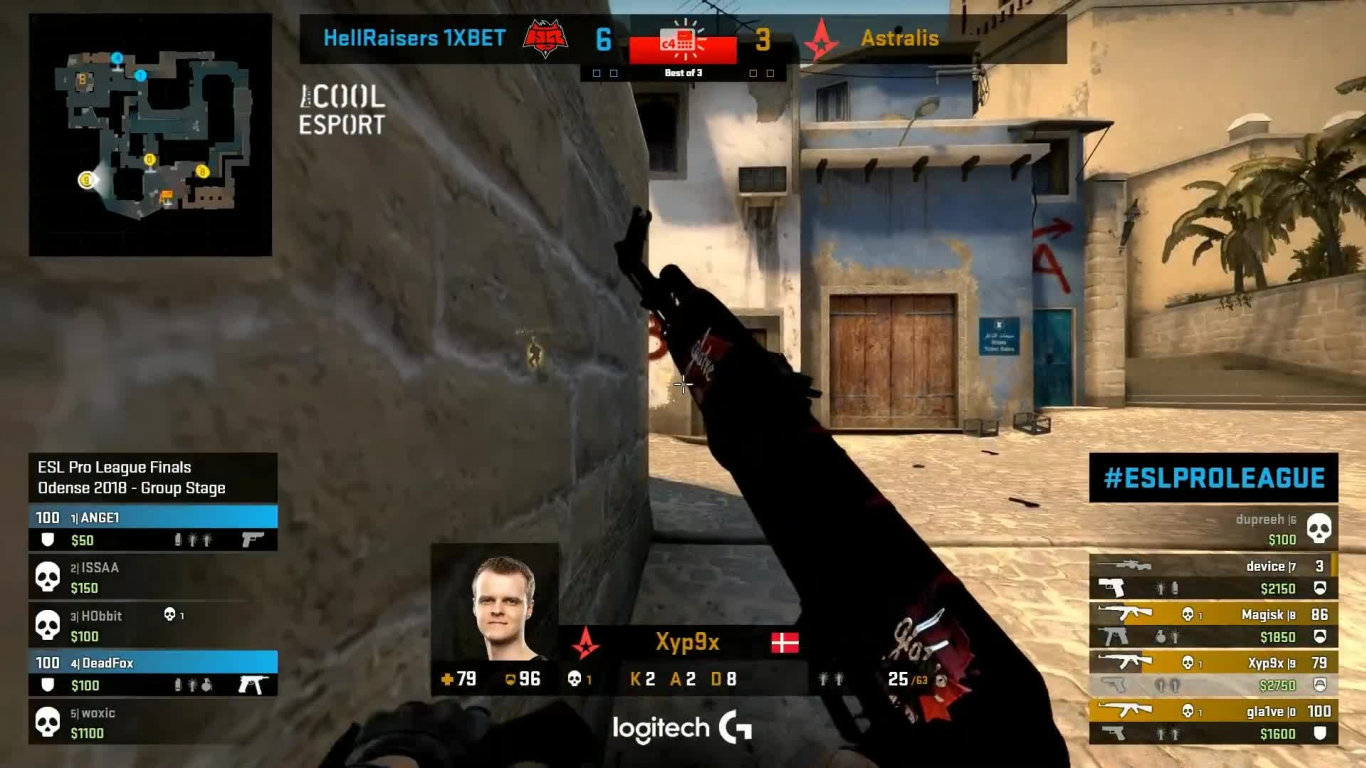Click the Danish flag beside Xyp9x

pyautogui.click(x=785, y=642)
